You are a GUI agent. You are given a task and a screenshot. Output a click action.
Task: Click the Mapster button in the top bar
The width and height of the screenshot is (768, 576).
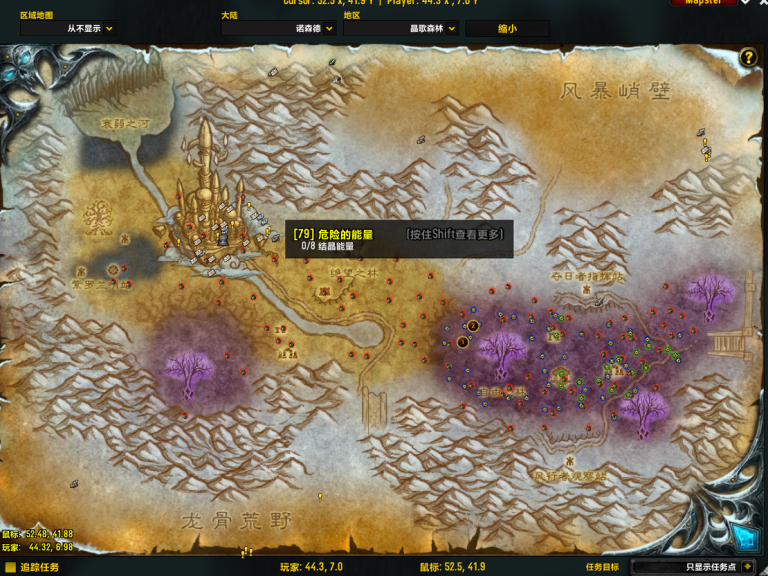(704, 3)
